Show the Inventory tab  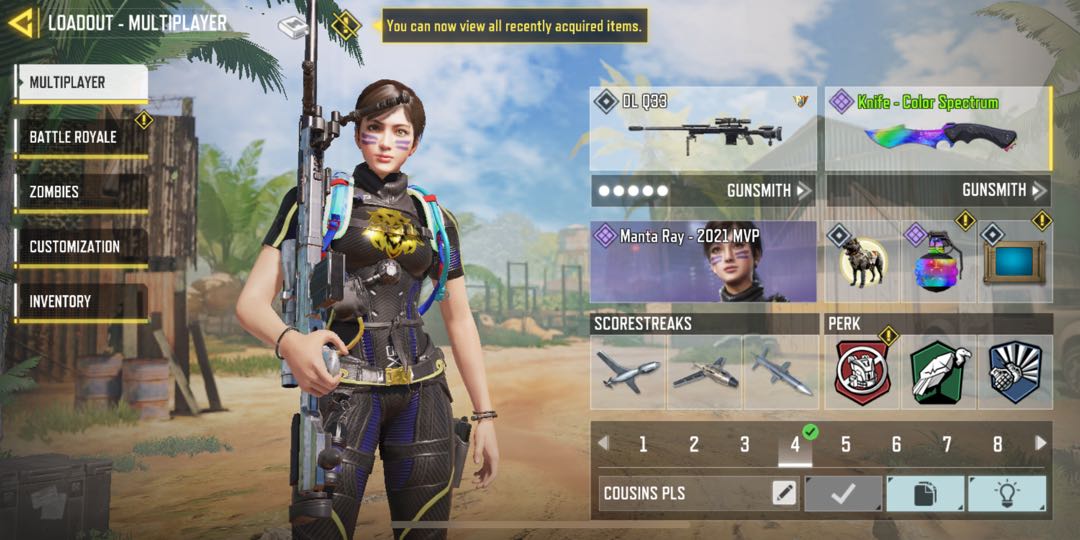[82, 301]
